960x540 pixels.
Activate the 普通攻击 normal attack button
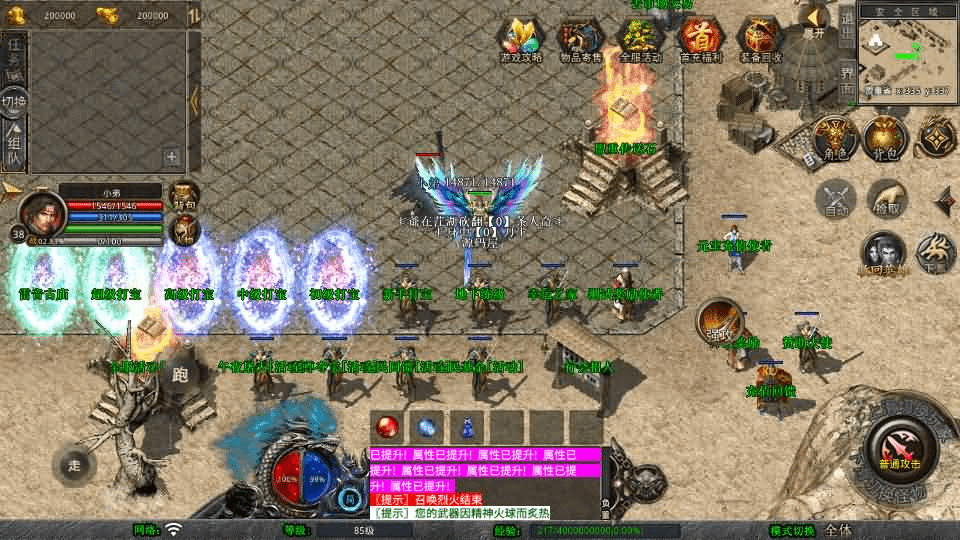click(902, 446)
